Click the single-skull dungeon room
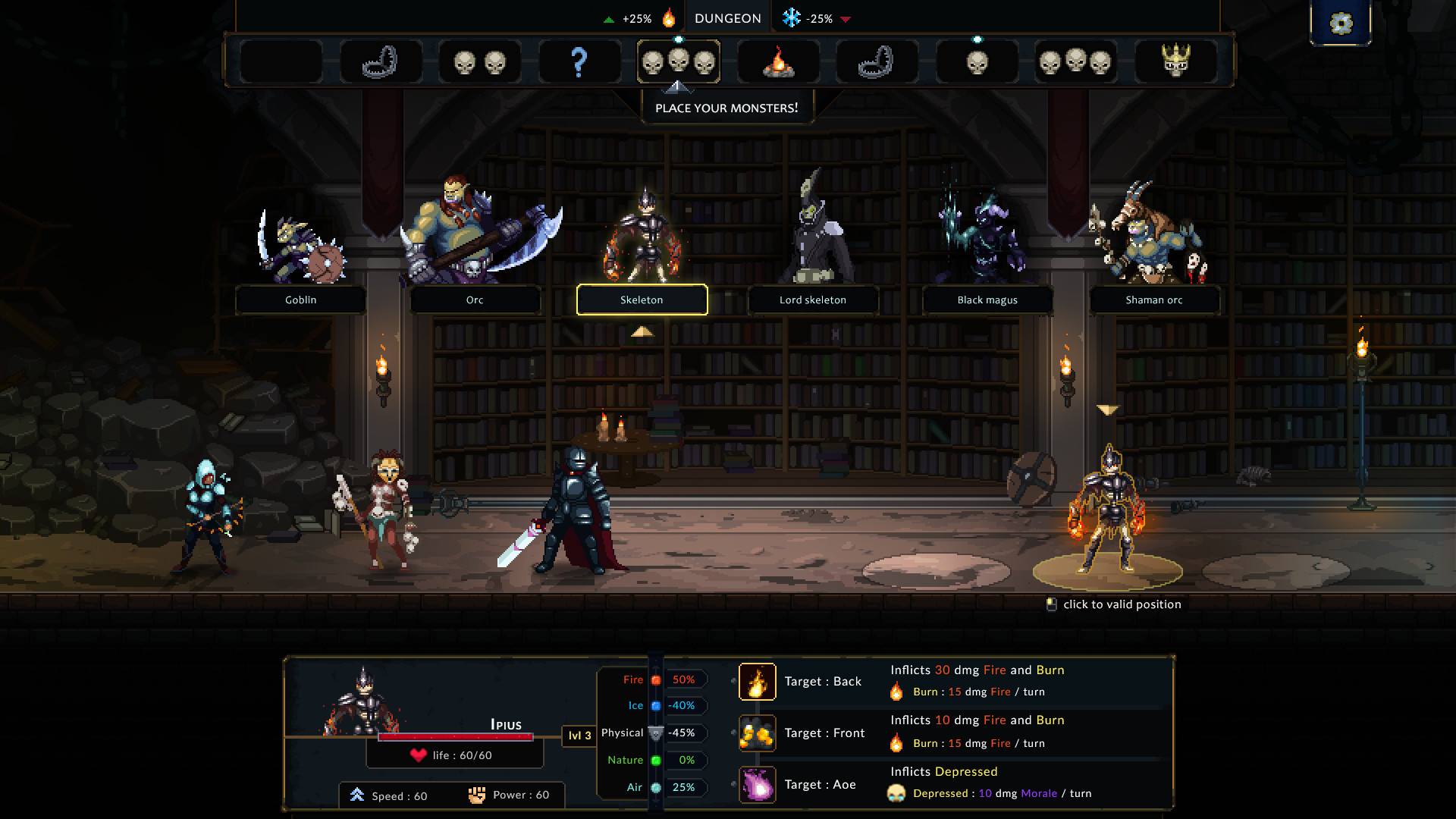Viewport: 1456px width, 819px height. coord(977,61)
